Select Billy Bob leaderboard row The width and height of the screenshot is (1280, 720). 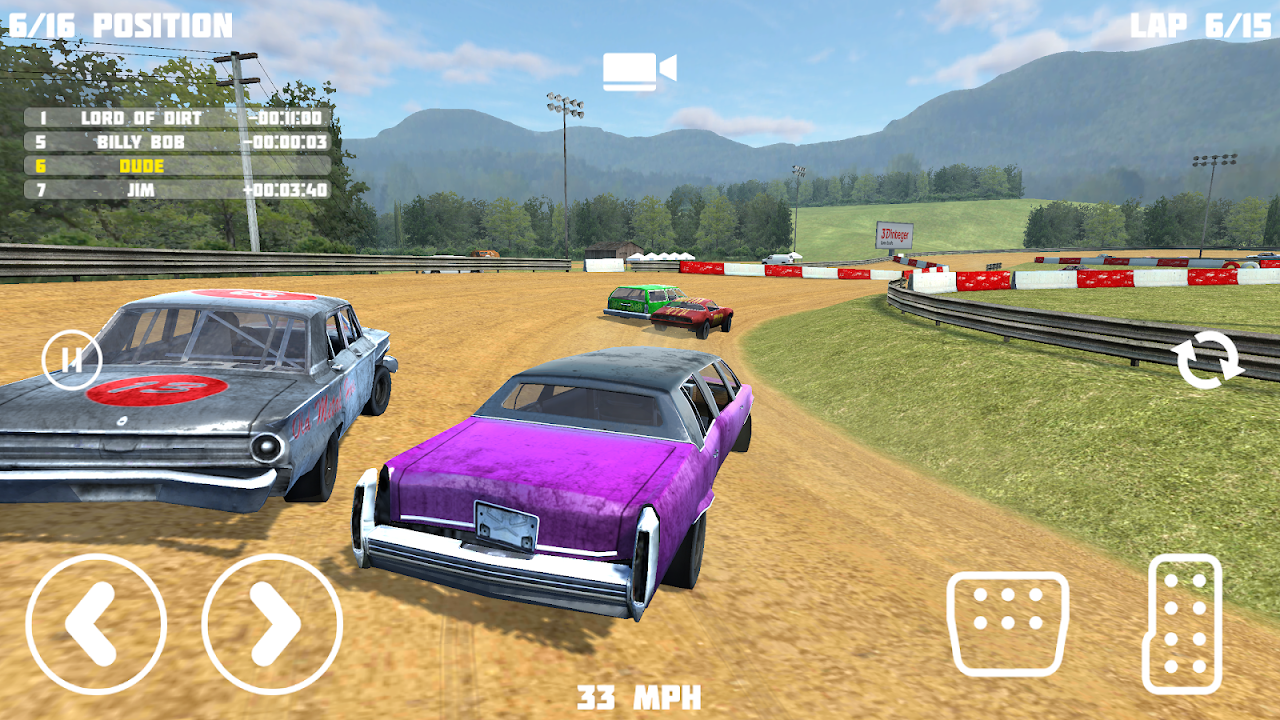point(177,142)
